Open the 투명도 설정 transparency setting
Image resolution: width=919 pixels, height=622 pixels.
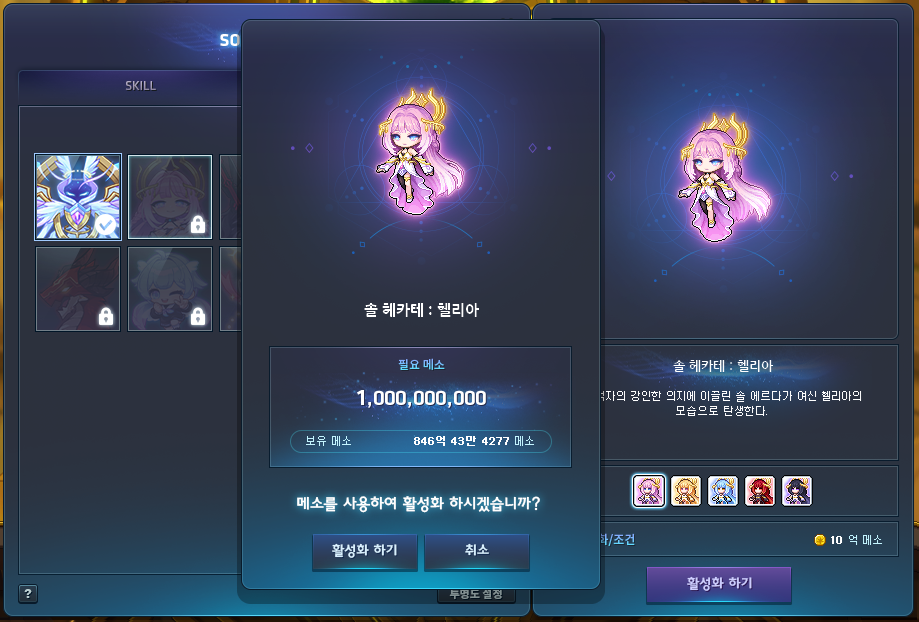tap(475, 595)
